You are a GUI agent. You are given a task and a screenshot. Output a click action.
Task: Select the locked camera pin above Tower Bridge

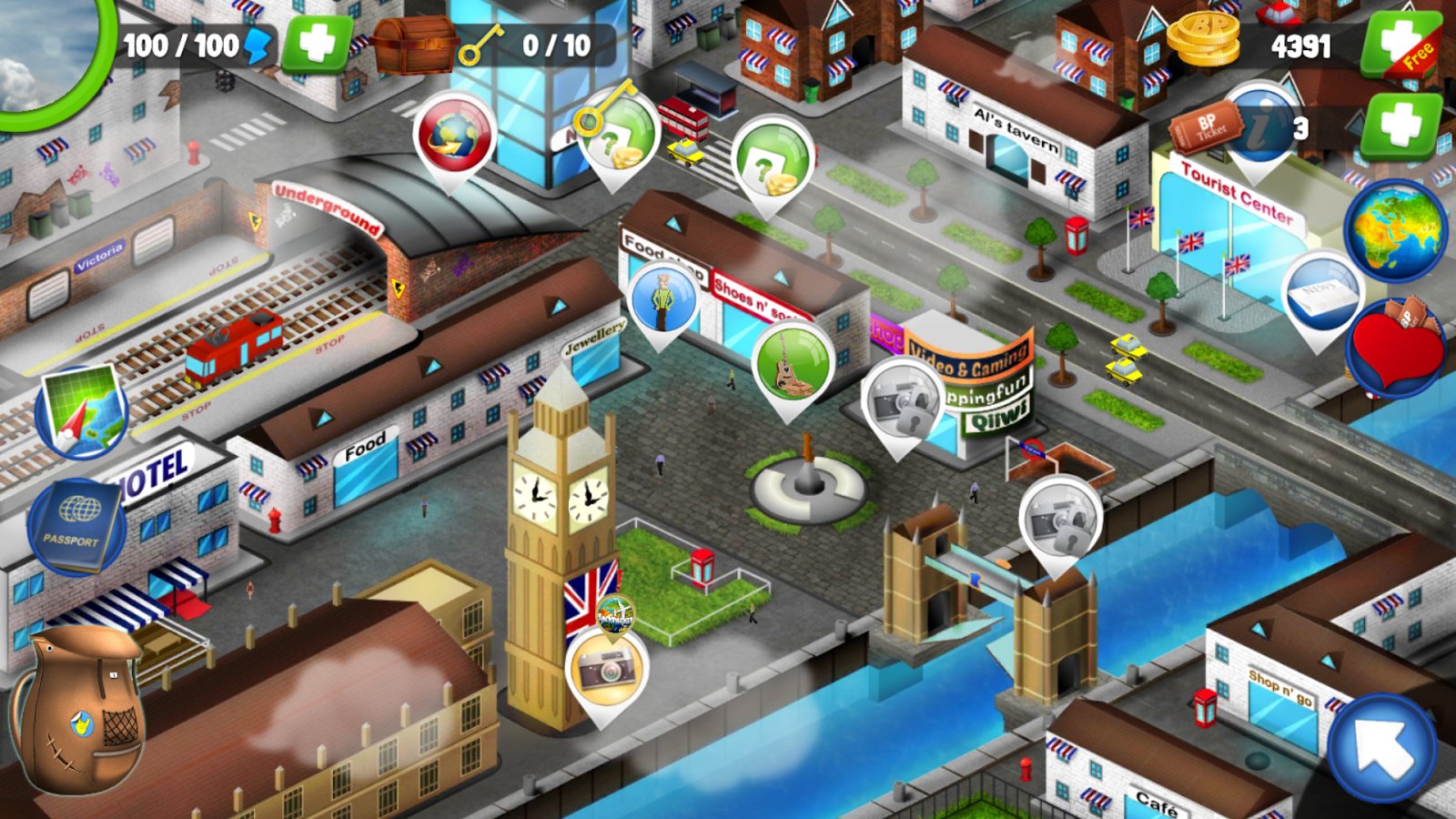coord(1059,520)
